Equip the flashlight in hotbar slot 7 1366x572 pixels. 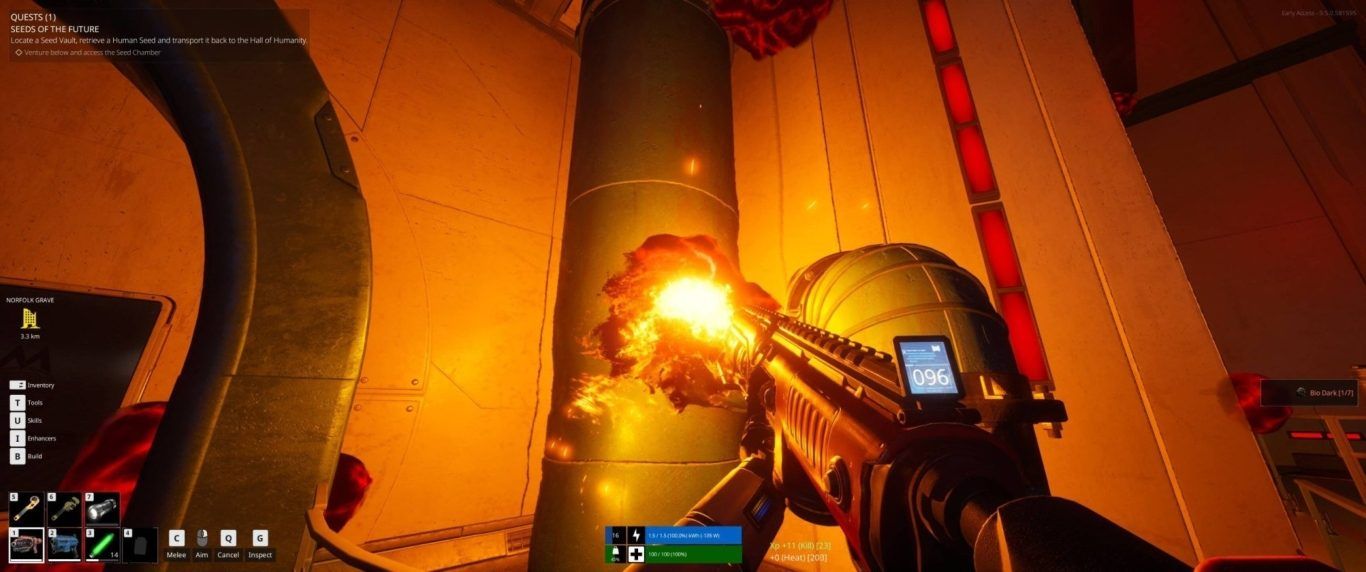point(101,509)
